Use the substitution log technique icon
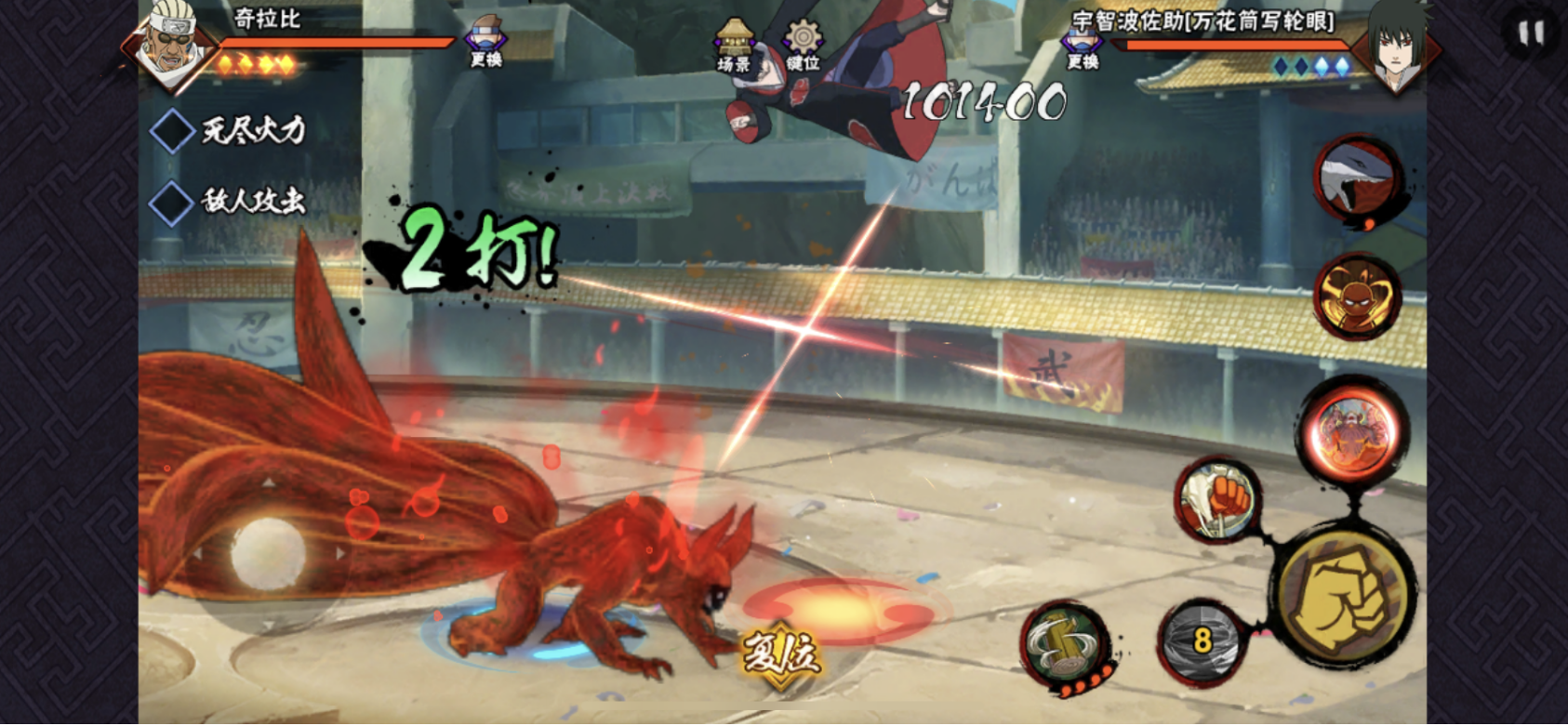The height and width of the screenshot is (726, 1568). coord(1067,643)
